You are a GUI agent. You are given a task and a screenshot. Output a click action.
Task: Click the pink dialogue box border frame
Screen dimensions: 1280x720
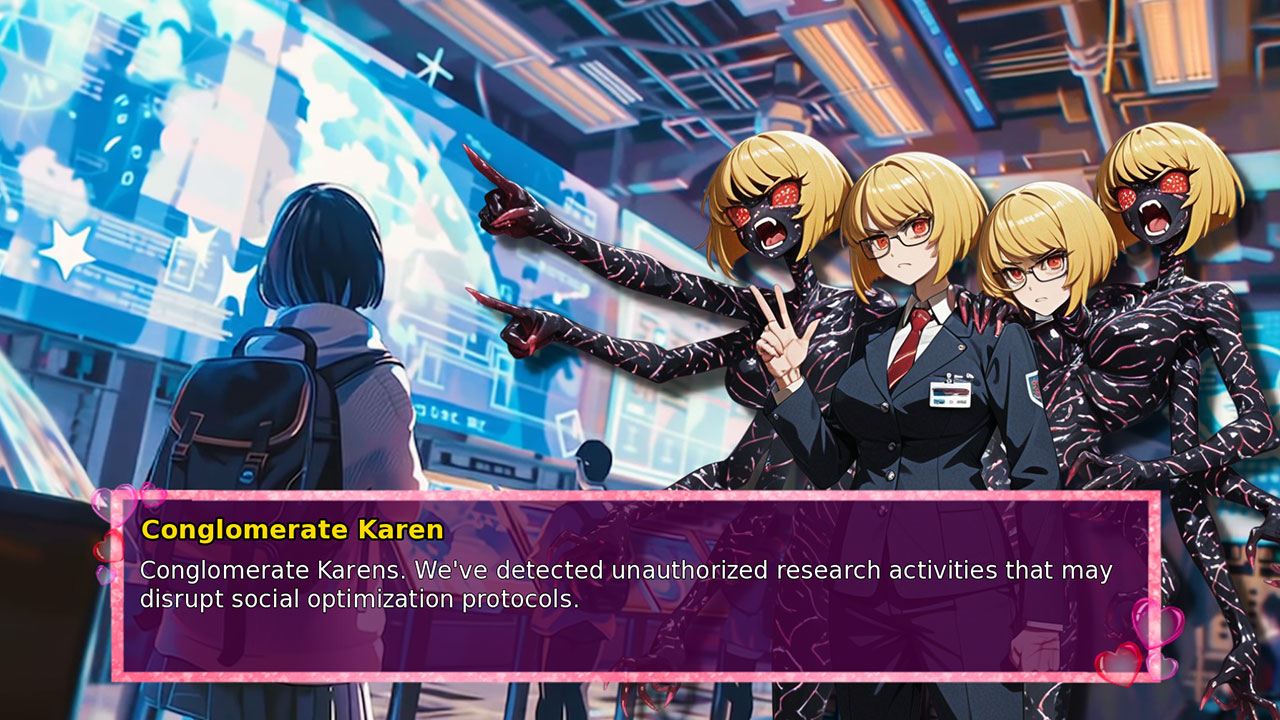pyautogui.click(x=640, y=494)
